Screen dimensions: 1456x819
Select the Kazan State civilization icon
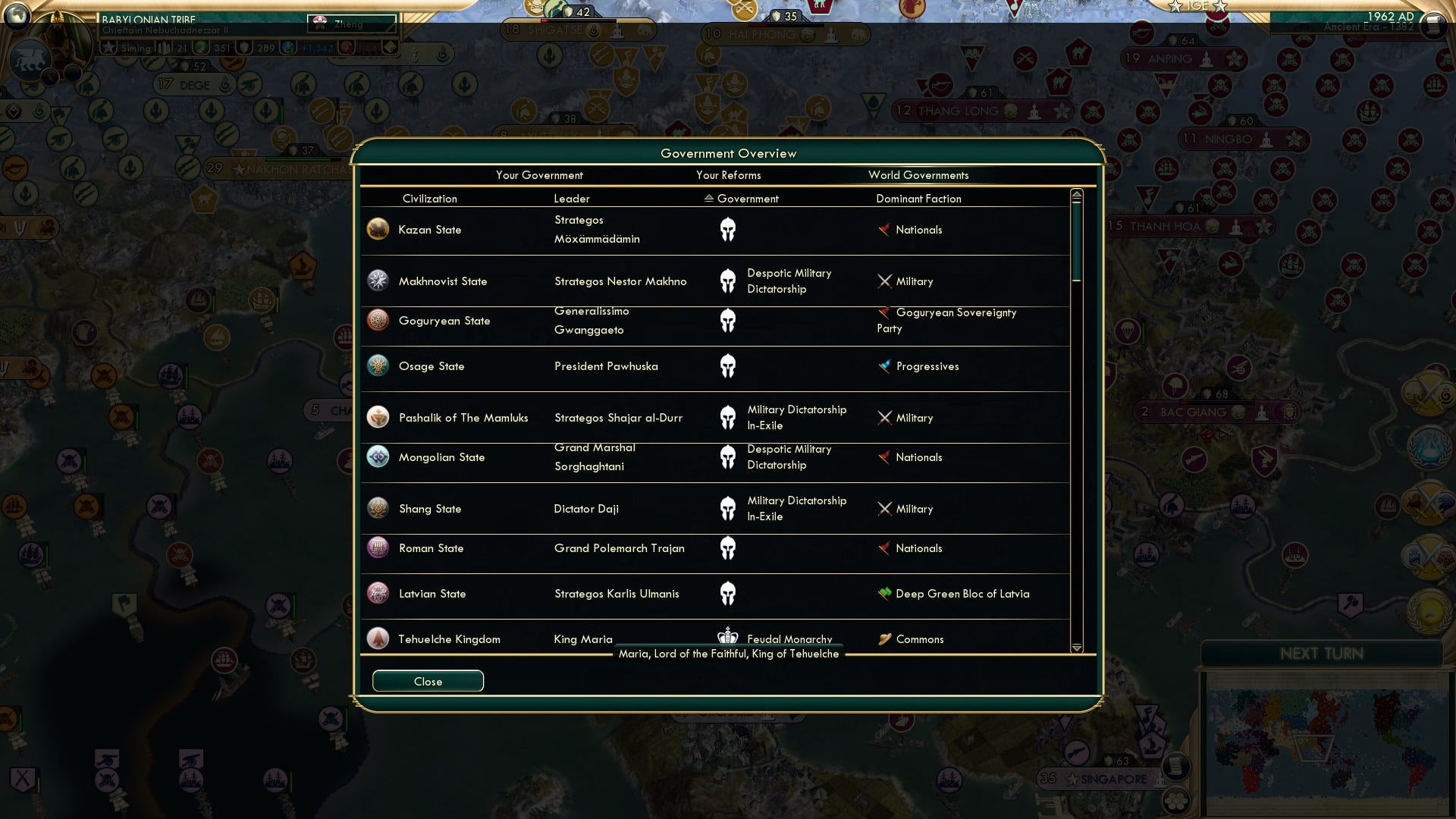(378, 229)
